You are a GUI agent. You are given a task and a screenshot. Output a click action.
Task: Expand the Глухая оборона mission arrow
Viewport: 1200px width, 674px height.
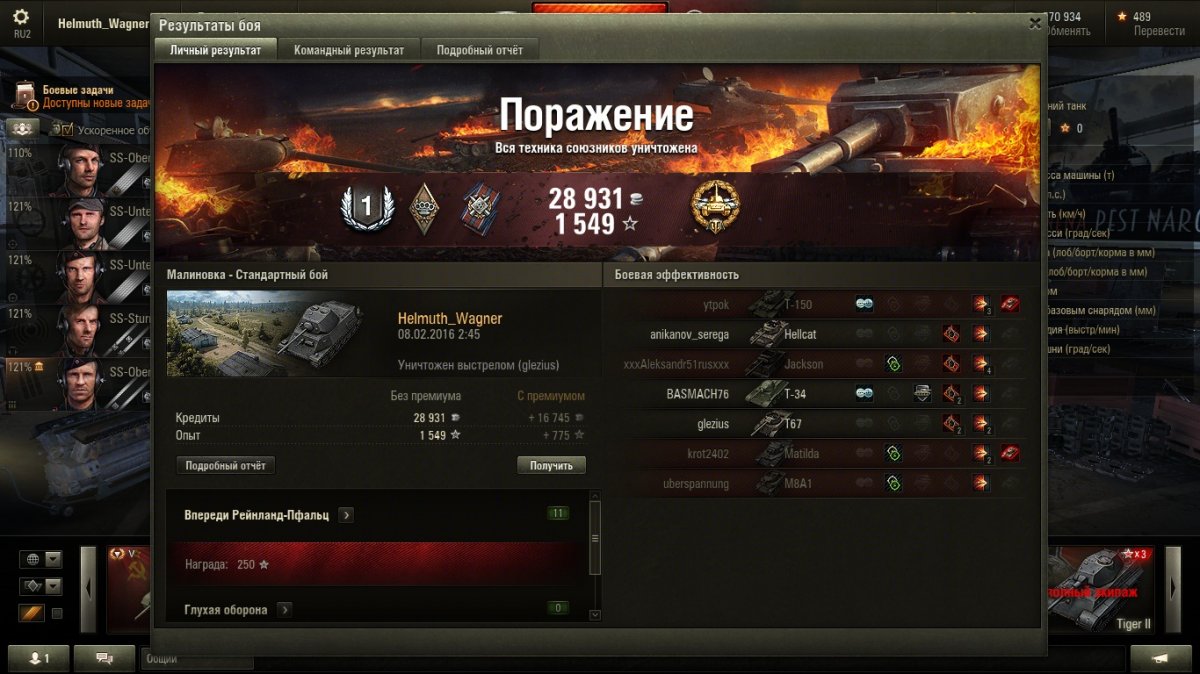(x=284, y=609)
